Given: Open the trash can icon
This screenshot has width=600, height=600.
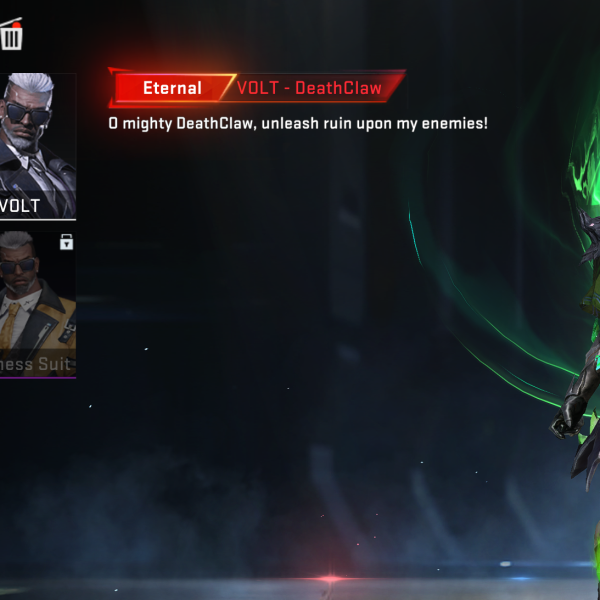Looking at the screenshot, I should (12, 37).
